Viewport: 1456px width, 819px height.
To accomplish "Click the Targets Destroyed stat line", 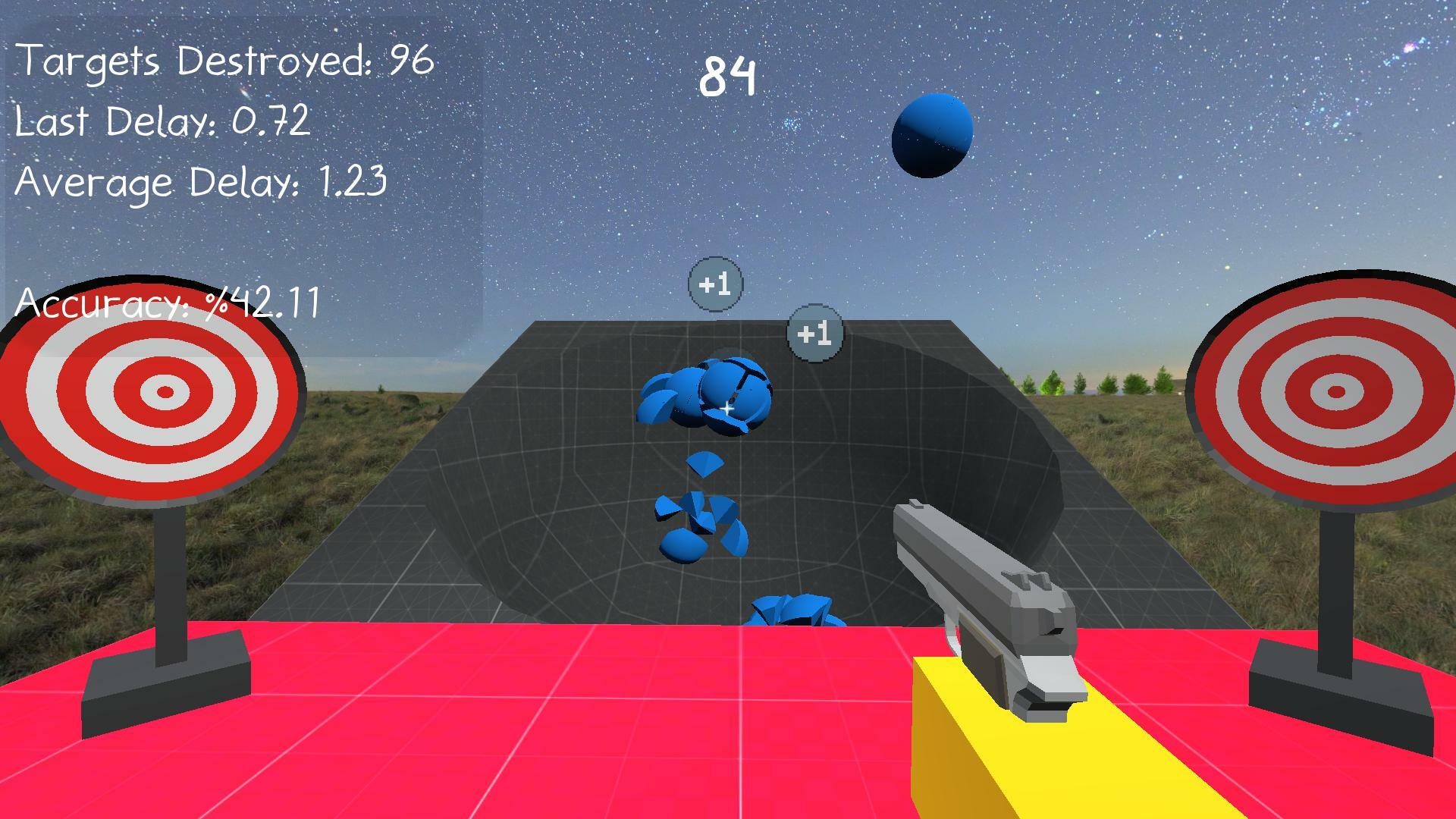I will [x=224, y=61].
